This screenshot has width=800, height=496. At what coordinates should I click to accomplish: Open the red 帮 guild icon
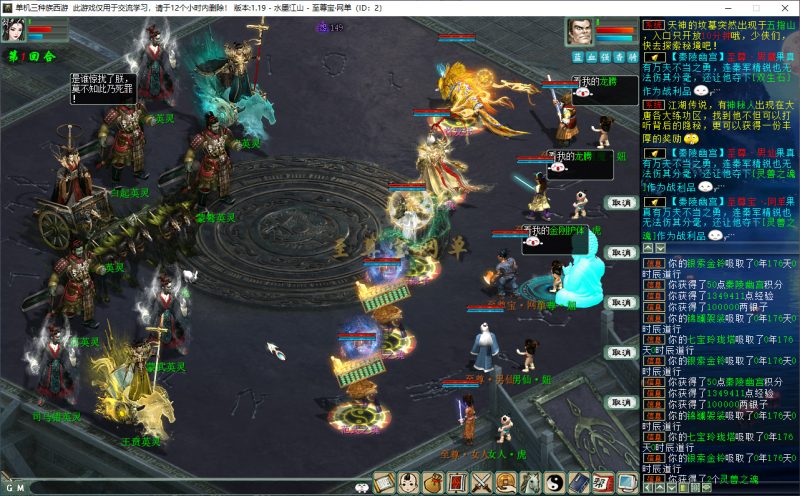pos(601,482)
